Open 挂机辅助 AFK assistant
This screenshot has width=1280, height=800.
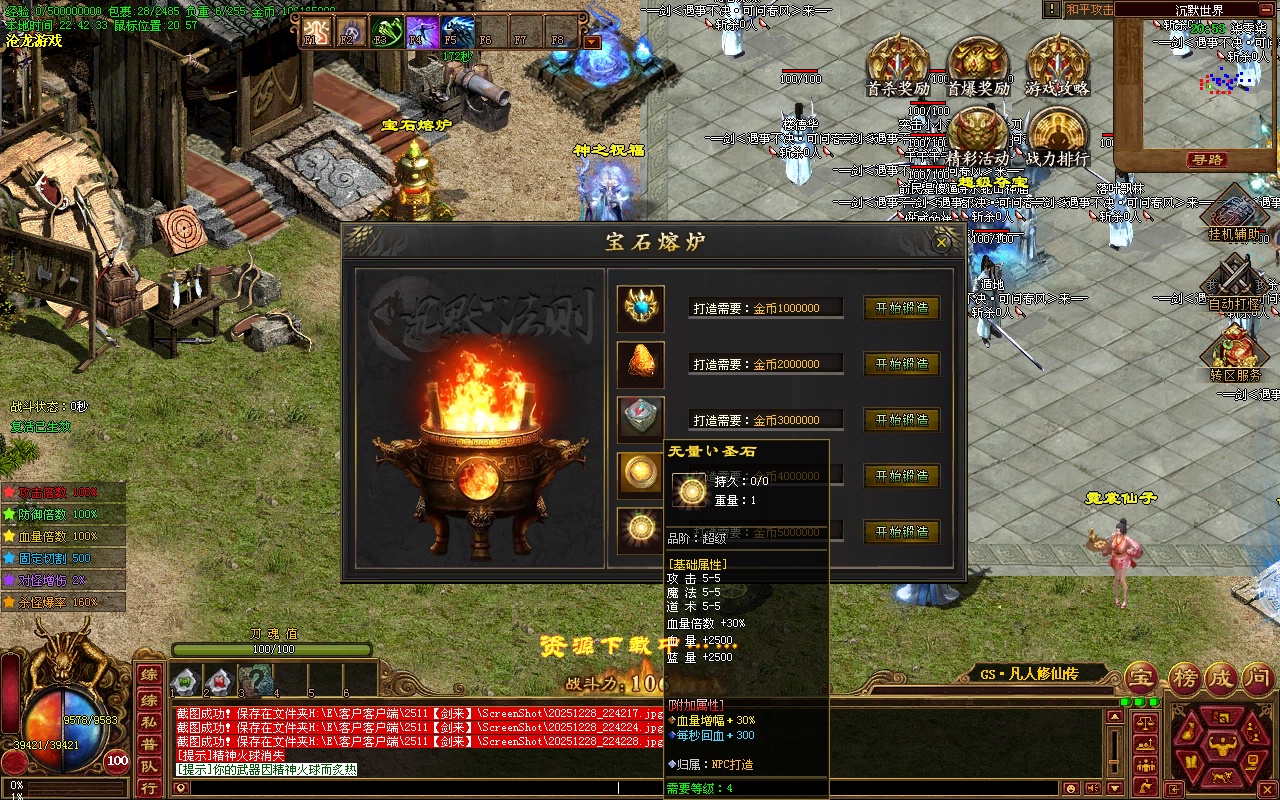tap(1234, 216)
